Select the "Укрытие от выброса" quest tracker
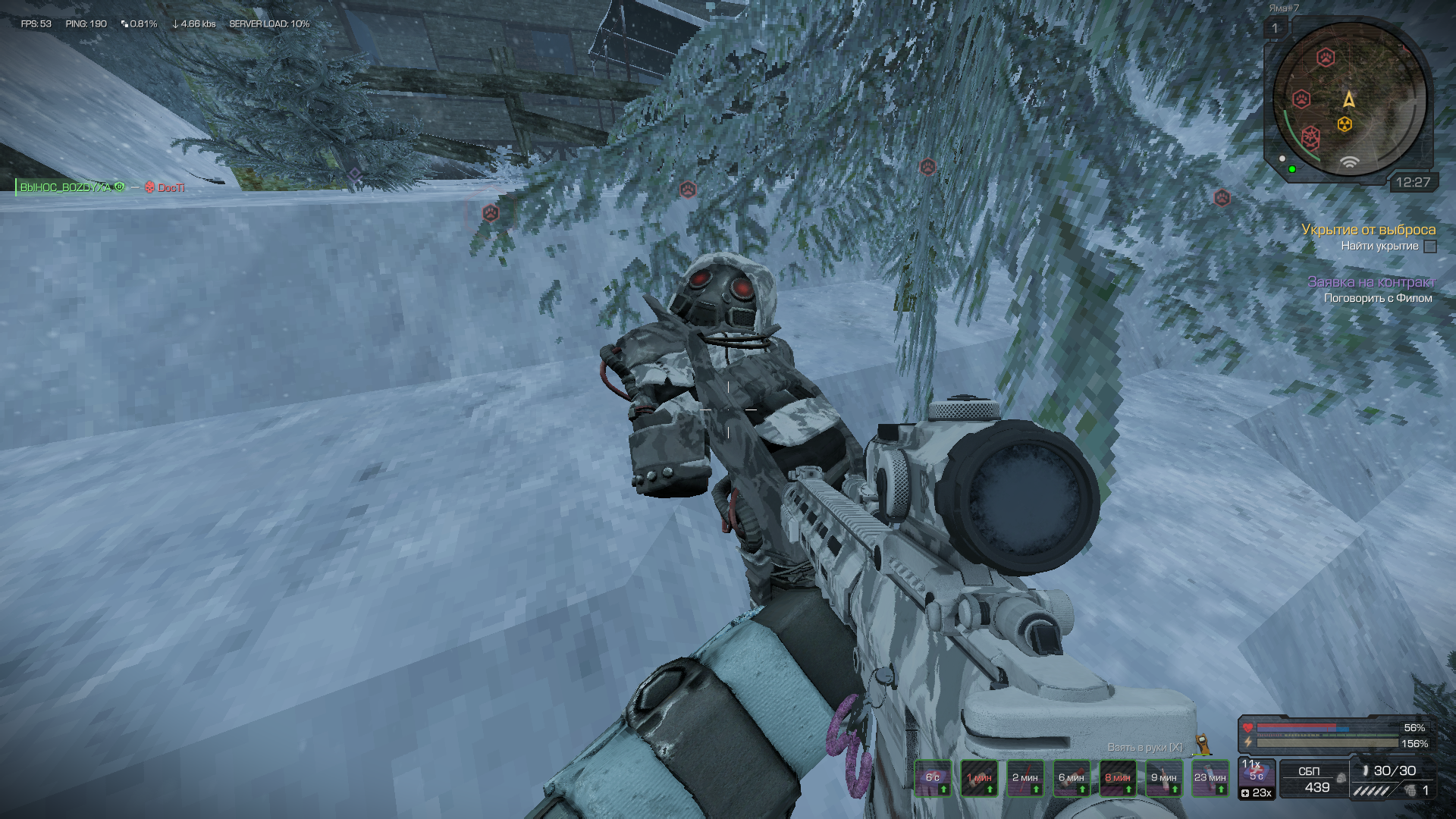Viewport: 1456px width, 819px height. (x=1368, y=229)
